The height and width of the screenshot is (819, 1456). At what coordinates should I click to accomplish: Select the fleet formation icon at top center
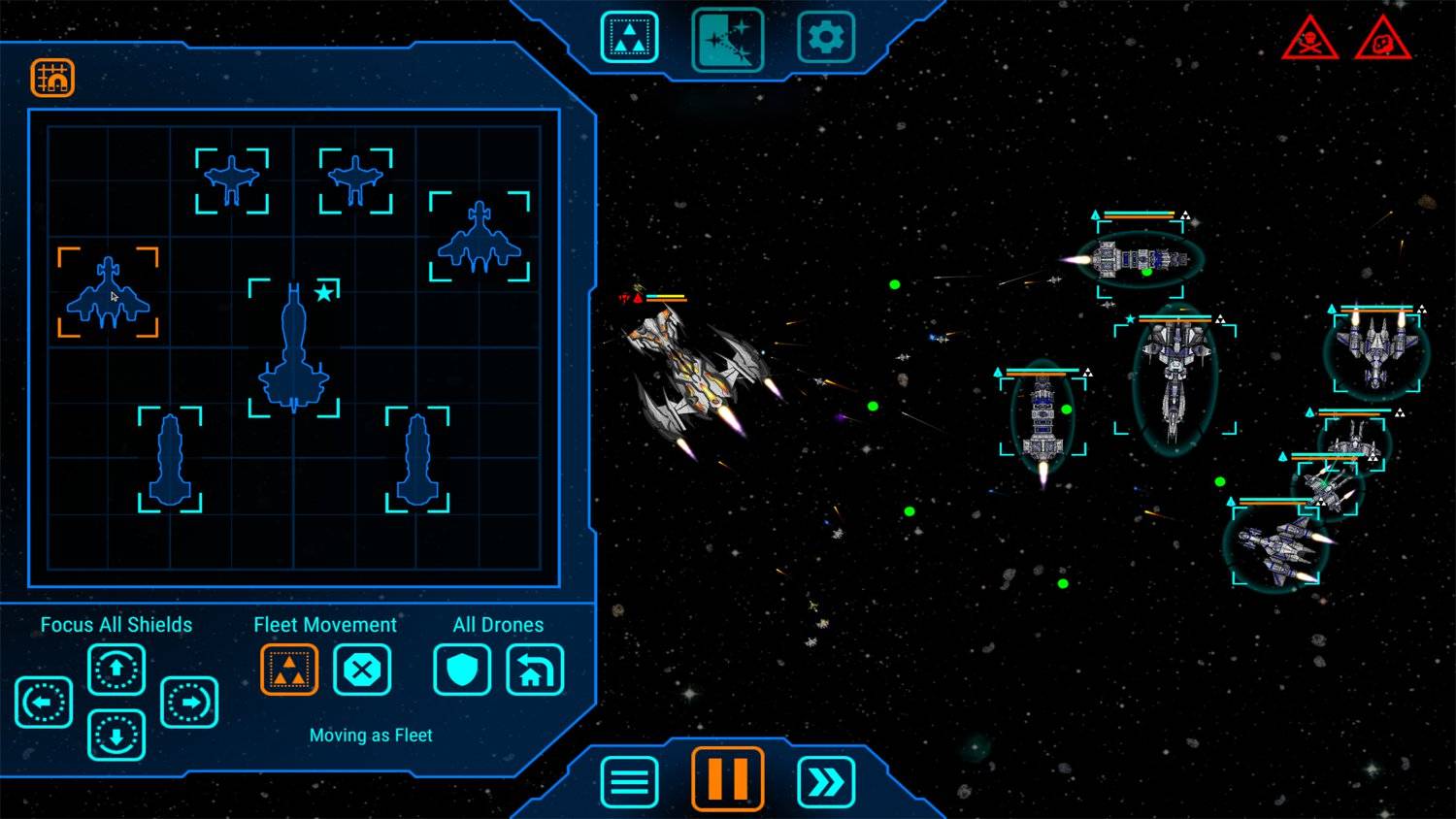point(629,37)
